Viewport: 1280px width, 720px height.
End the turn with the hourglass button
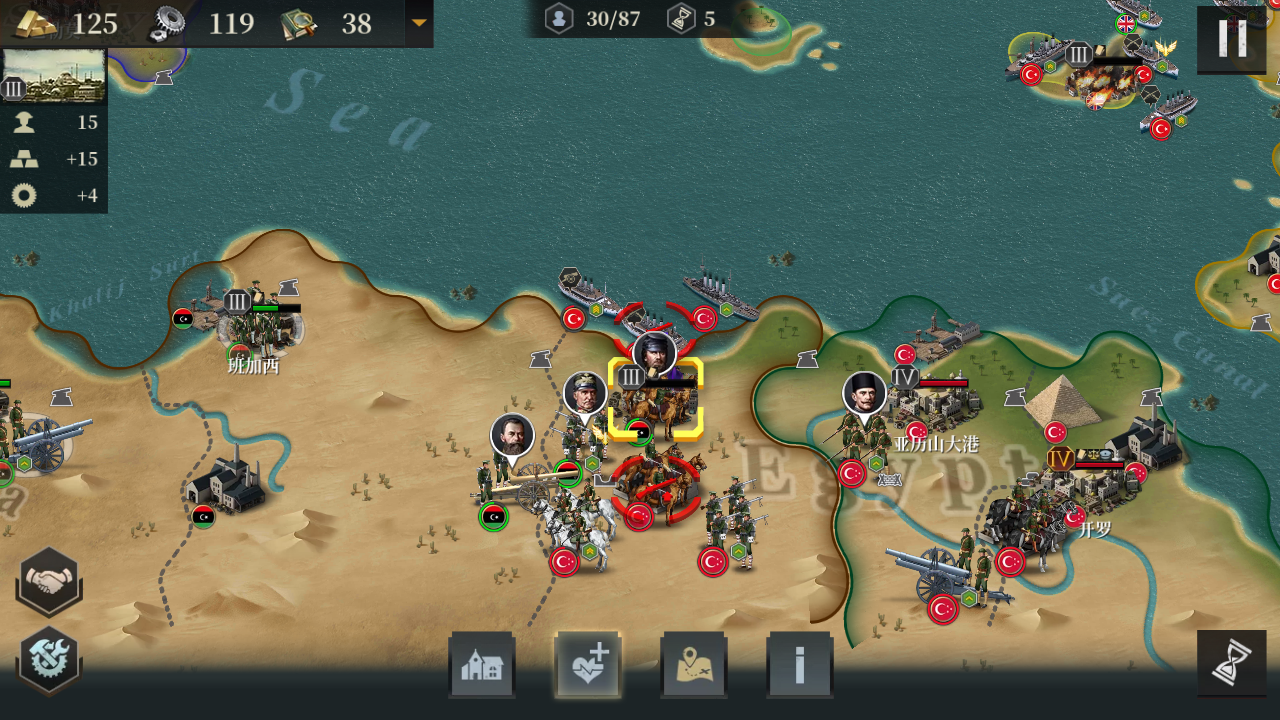coord(1231,664)
